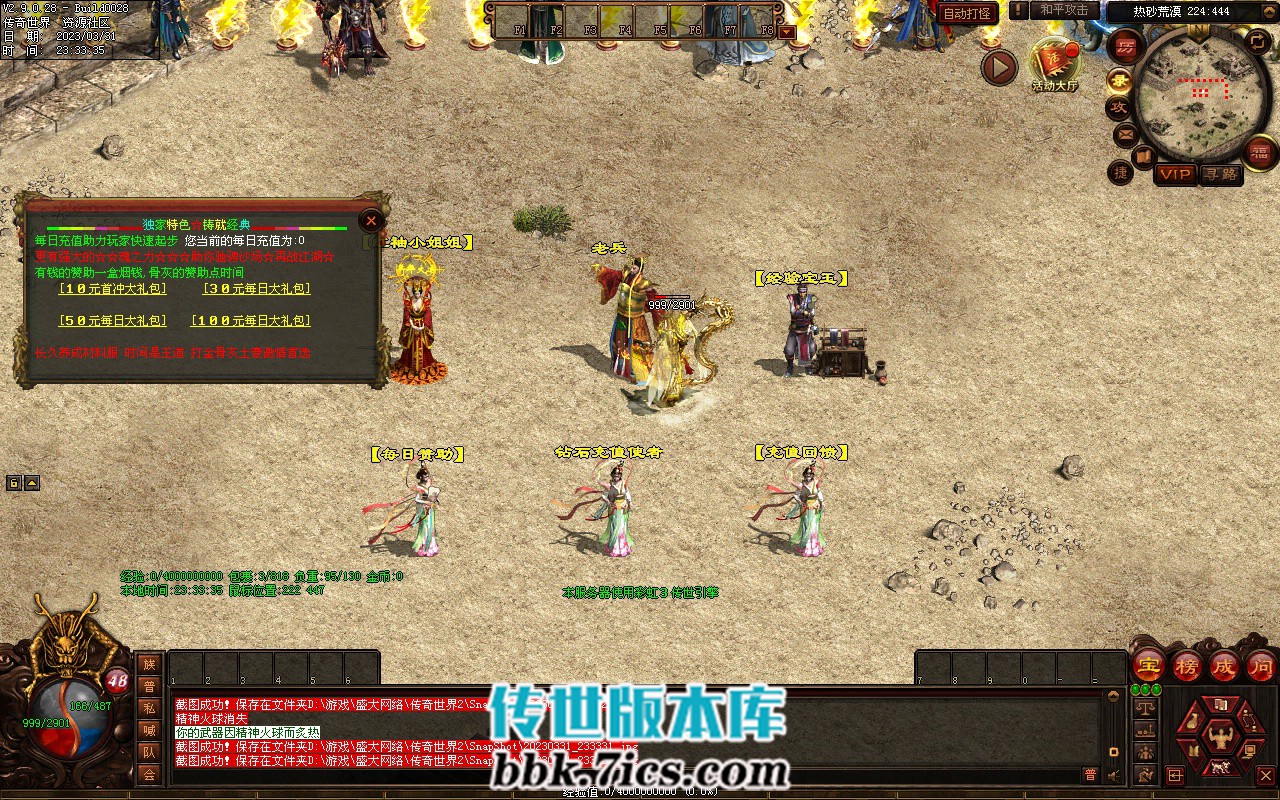Activate 寻路 pathfinding button
Screen dimensions: 1280x800
click(1220, 174)
